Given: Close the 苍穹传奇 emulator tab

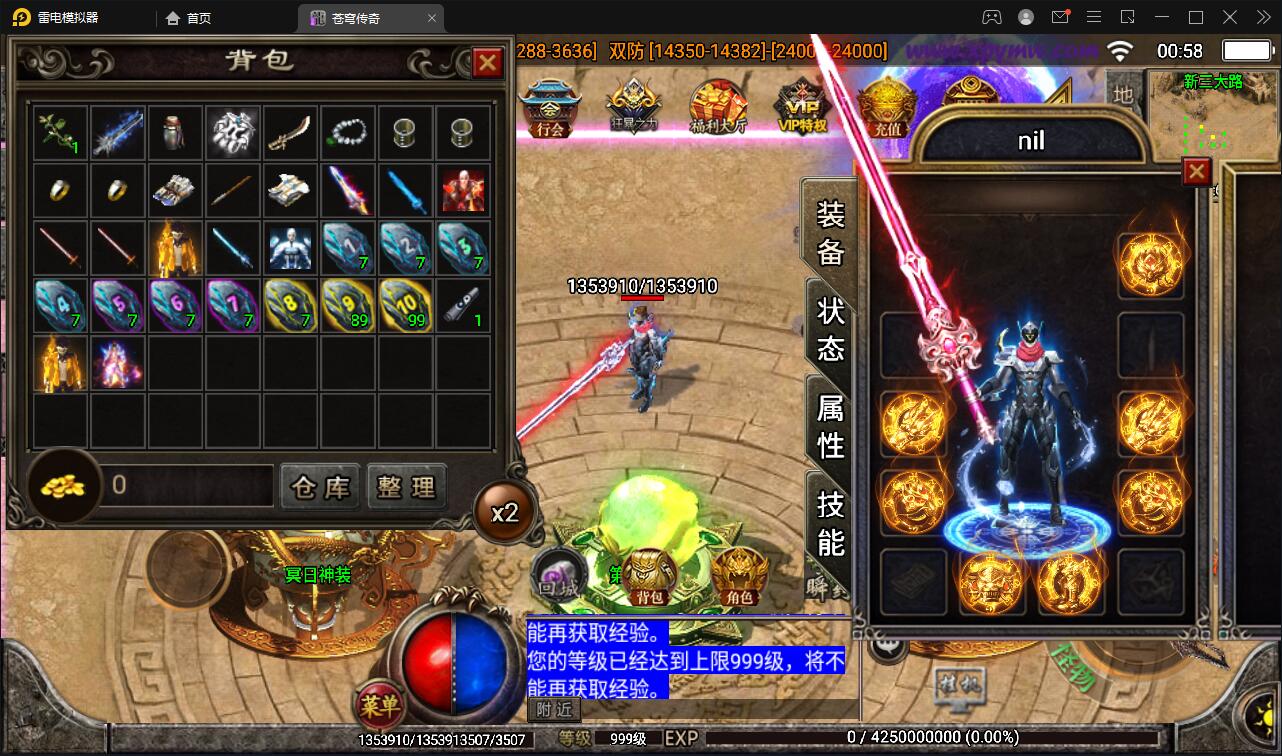Looking at the screenshot, I should [x=431, y=18].
